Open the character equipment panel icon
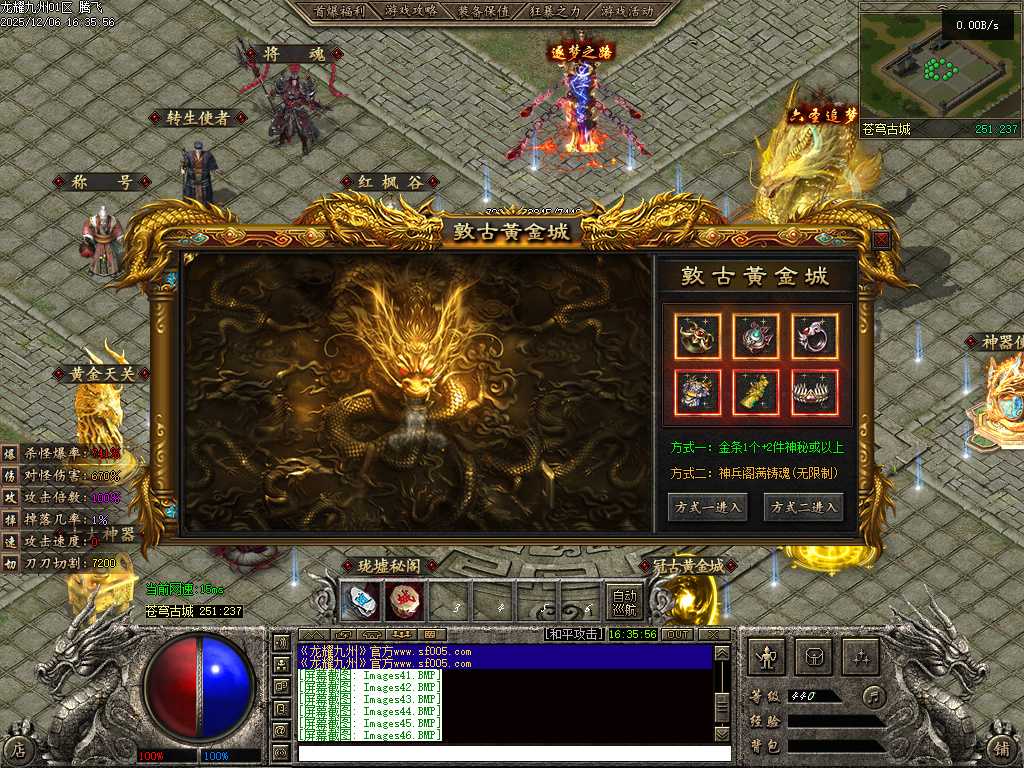The height and width of the screenshot is (768, 1024). coord(767,657)
